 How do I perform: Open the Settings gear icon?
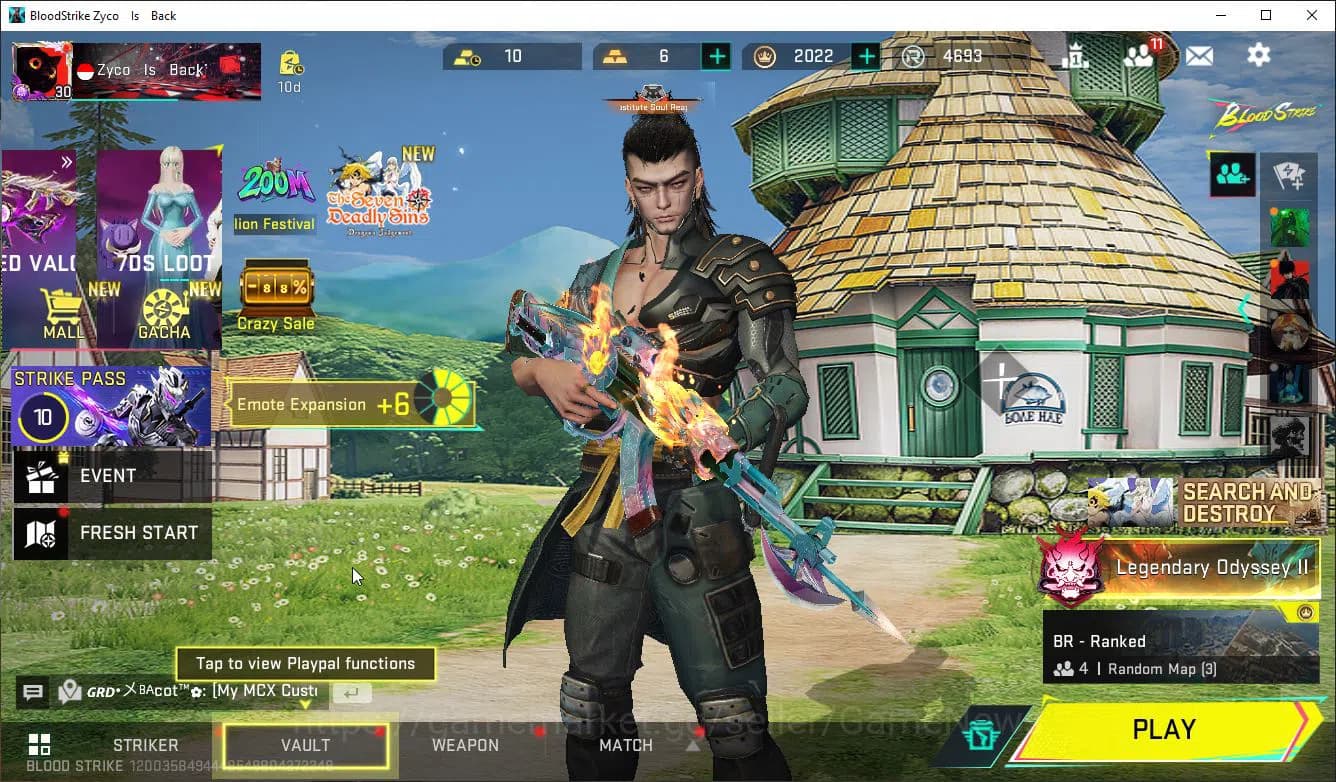click(1258, 55)
